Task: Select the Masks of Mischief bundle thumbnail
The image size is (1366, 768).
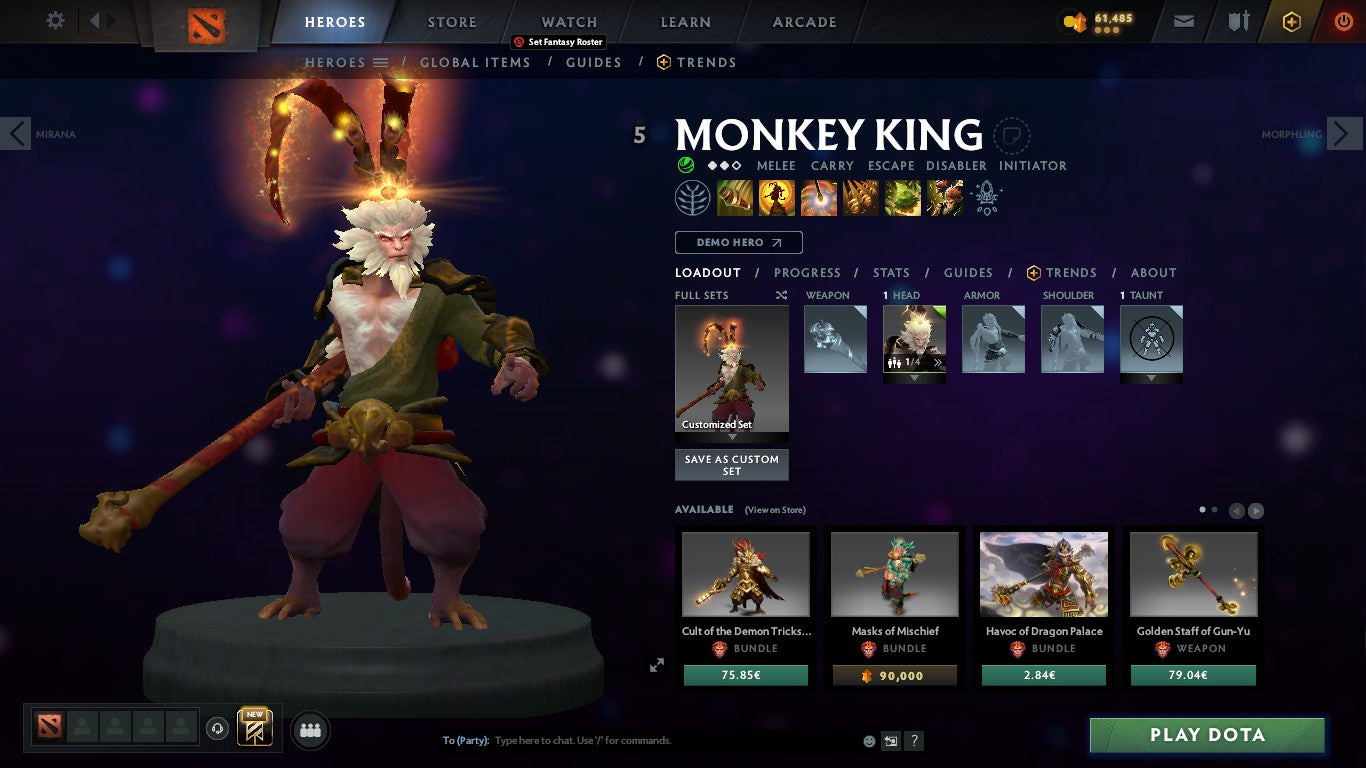Action: point(894,573)
